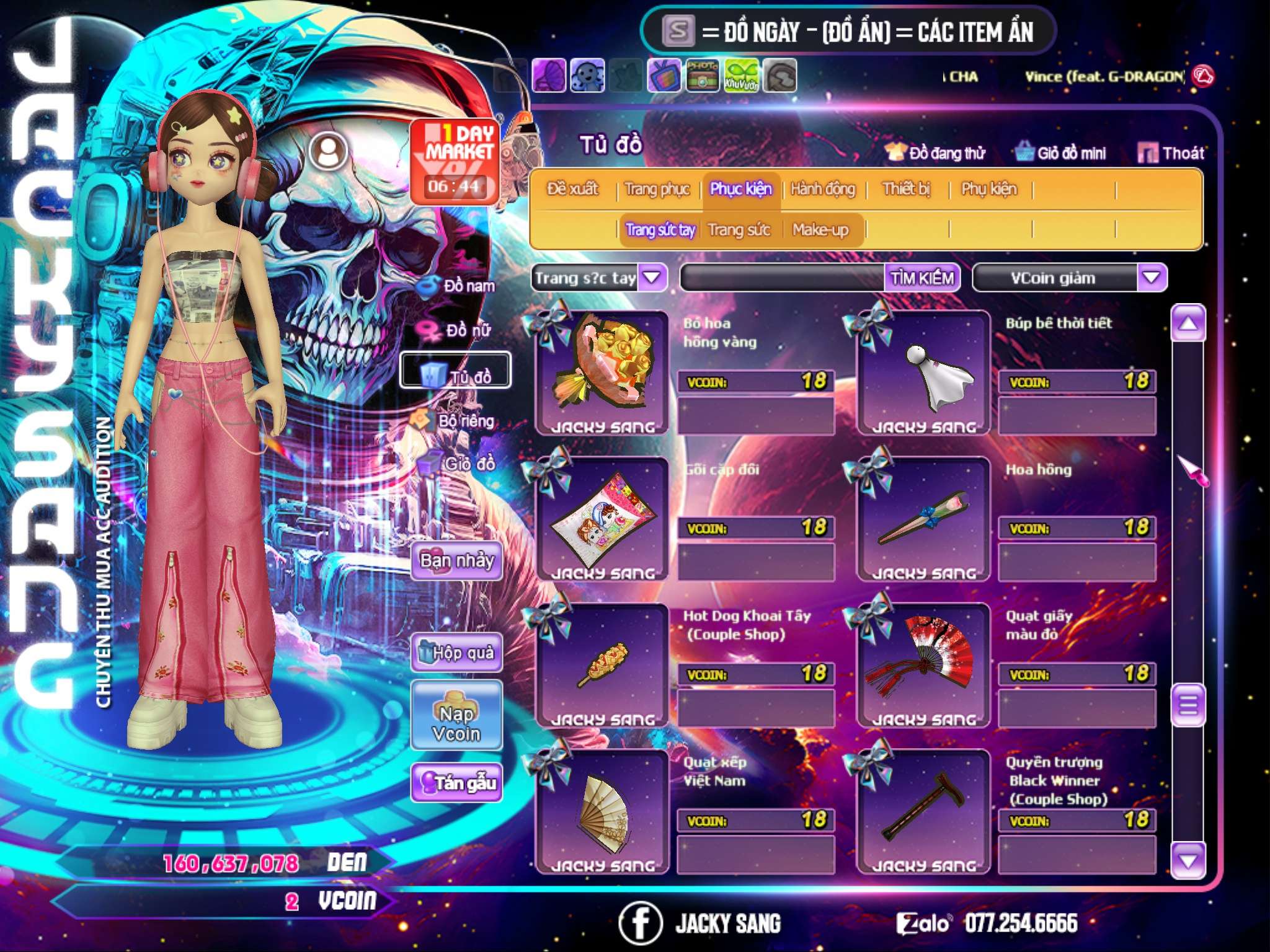Switch to the Trang phục tab
Screen dimensions: 1270x952
pyautogui.click(x=657, y=188)
